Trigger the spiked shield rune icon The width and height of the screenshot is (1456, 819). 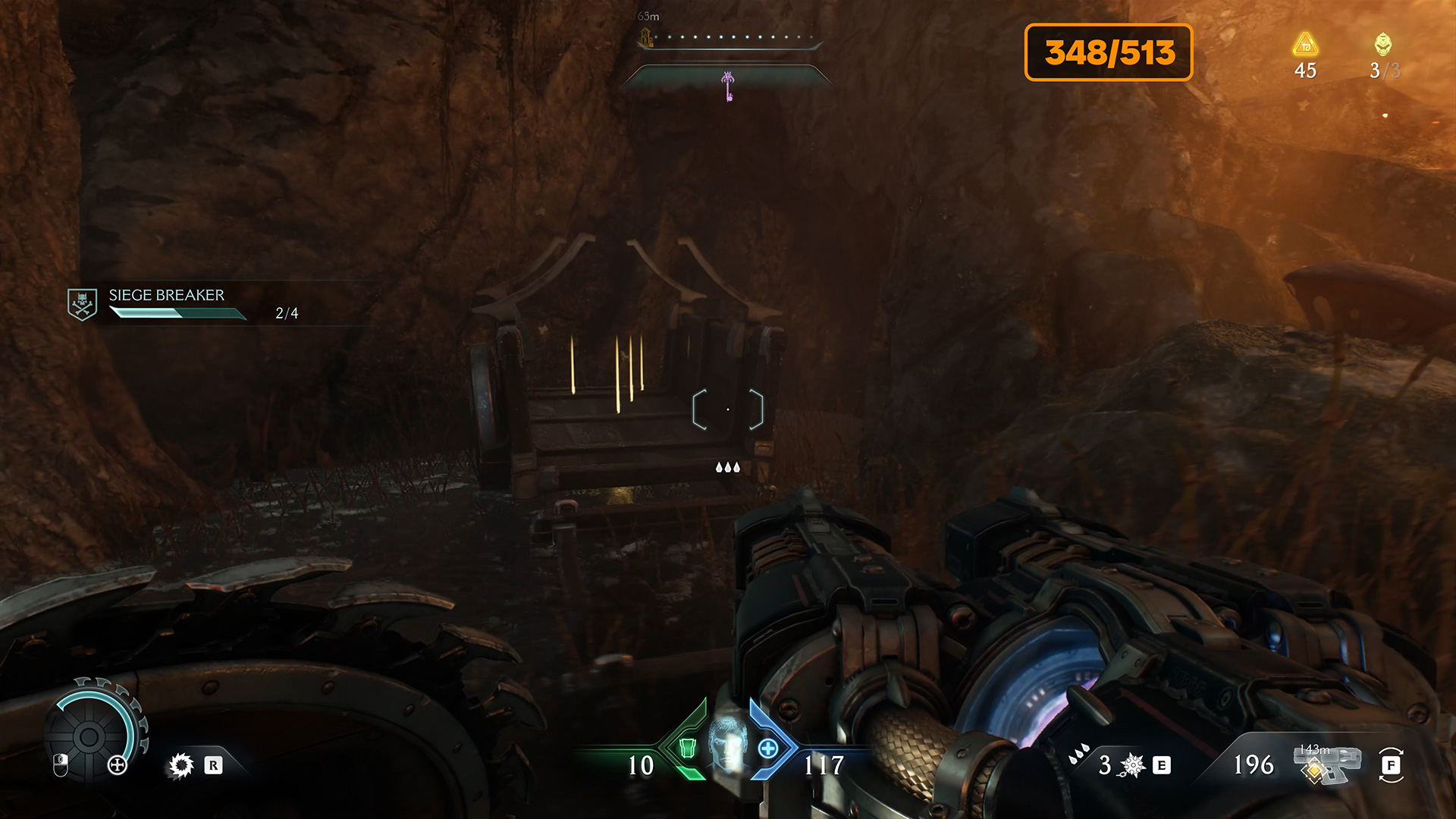coord(181,765)
